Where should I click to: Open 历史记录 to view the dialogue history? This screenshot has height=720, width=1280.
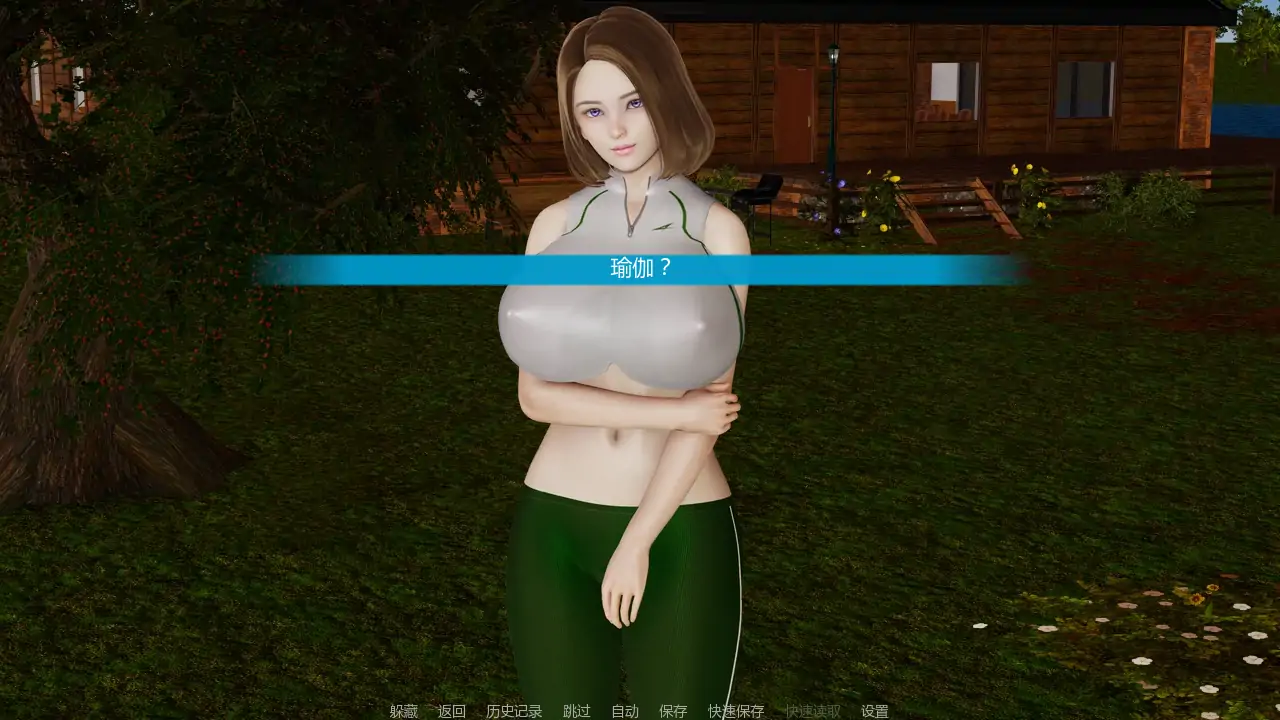pyautogui.click(x=514, y=711)
